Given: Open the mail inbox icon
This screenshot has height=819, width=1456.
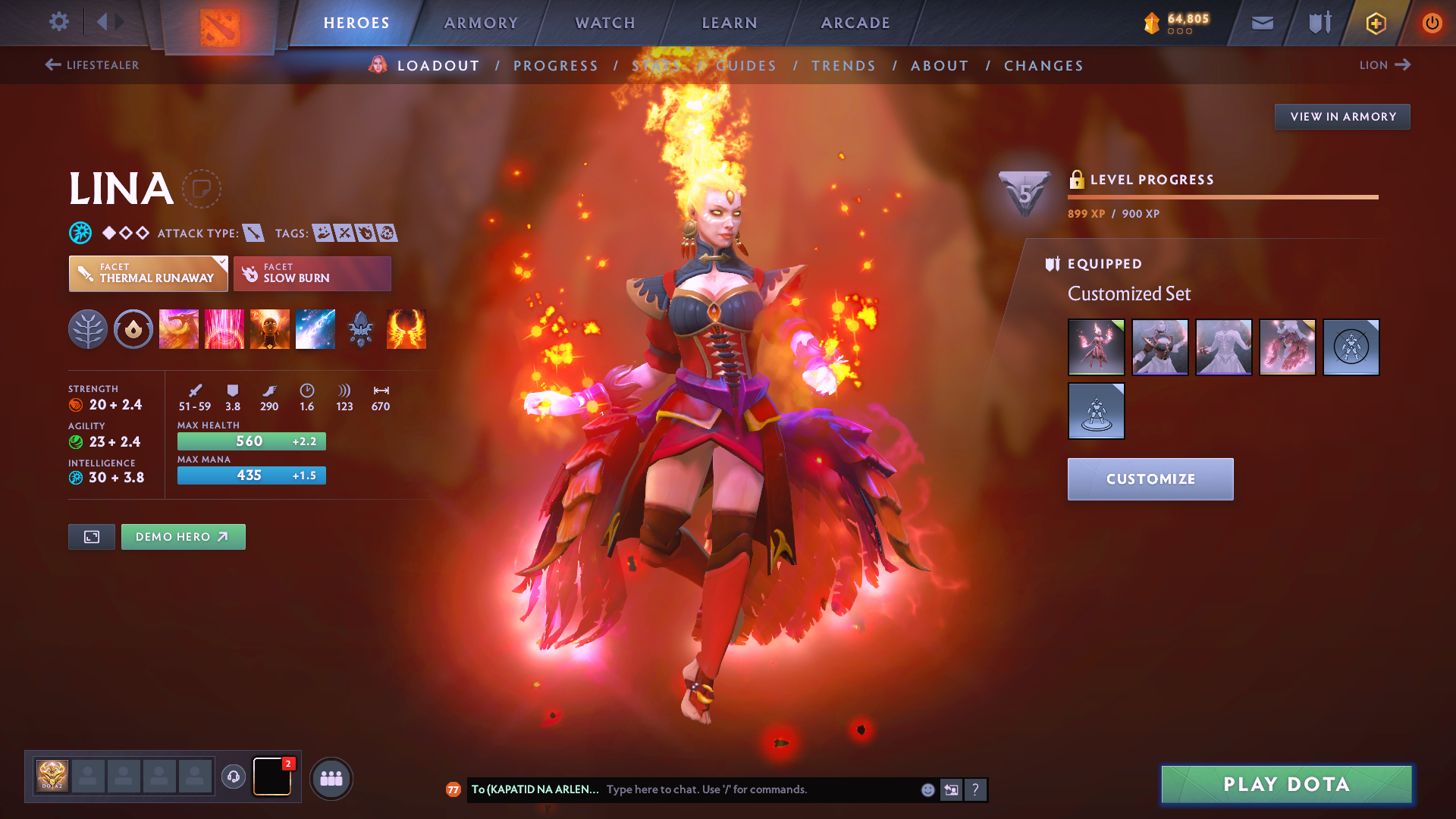Looking at the screenshot, I should pyautogui.click(x=1262, y=23).
